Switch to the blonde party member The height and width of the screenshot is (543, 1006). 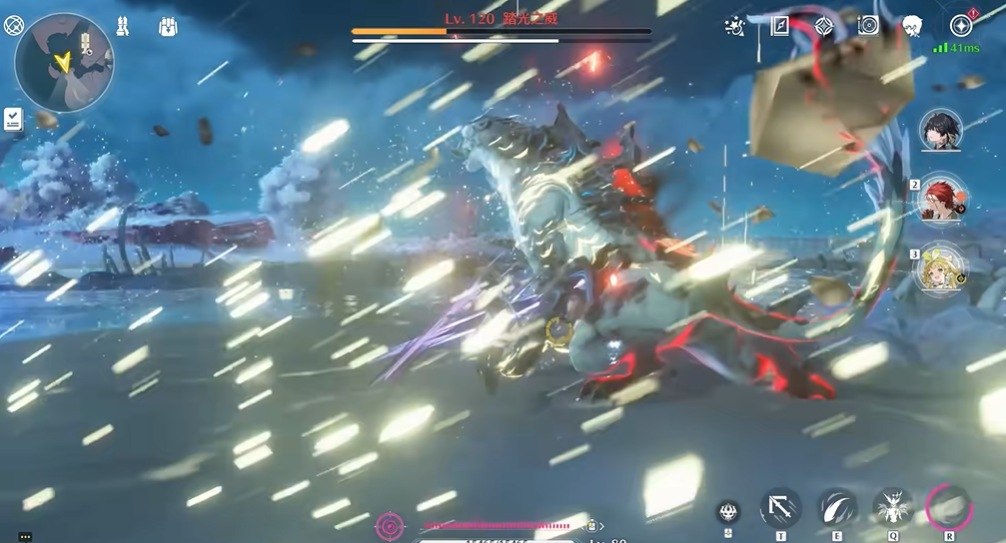click(940, 268)
